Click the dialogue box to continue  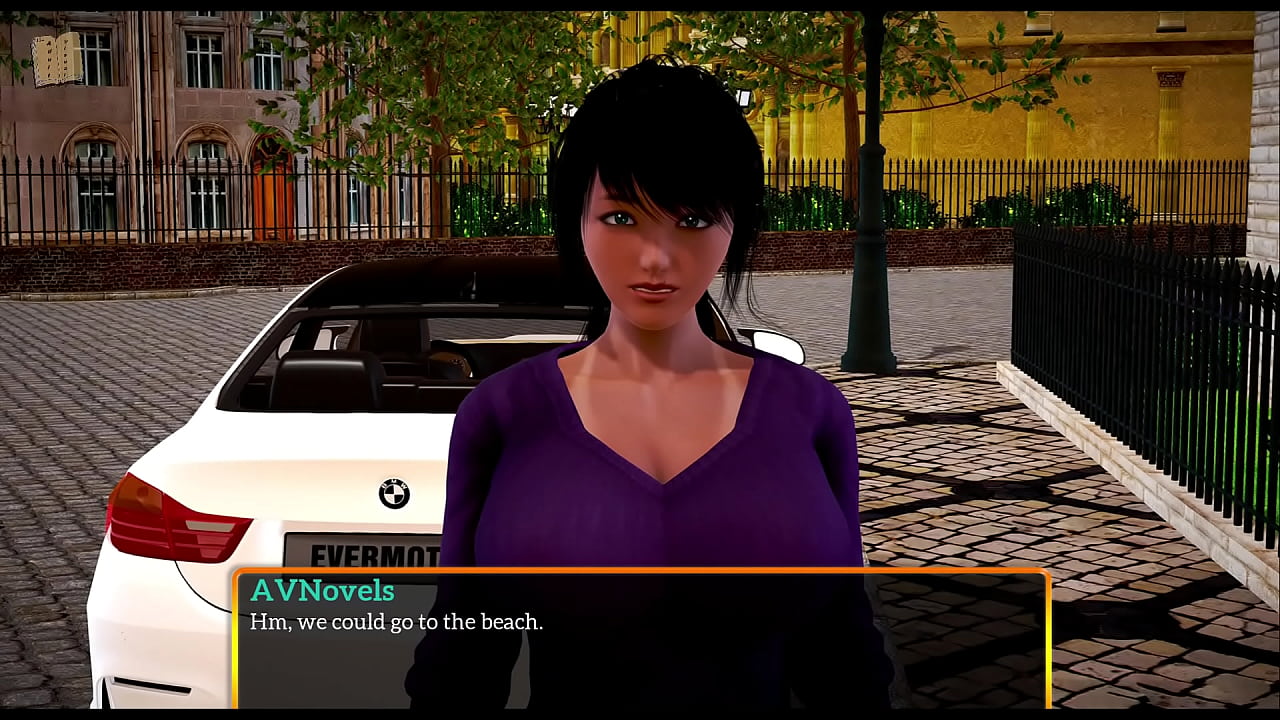641,640
